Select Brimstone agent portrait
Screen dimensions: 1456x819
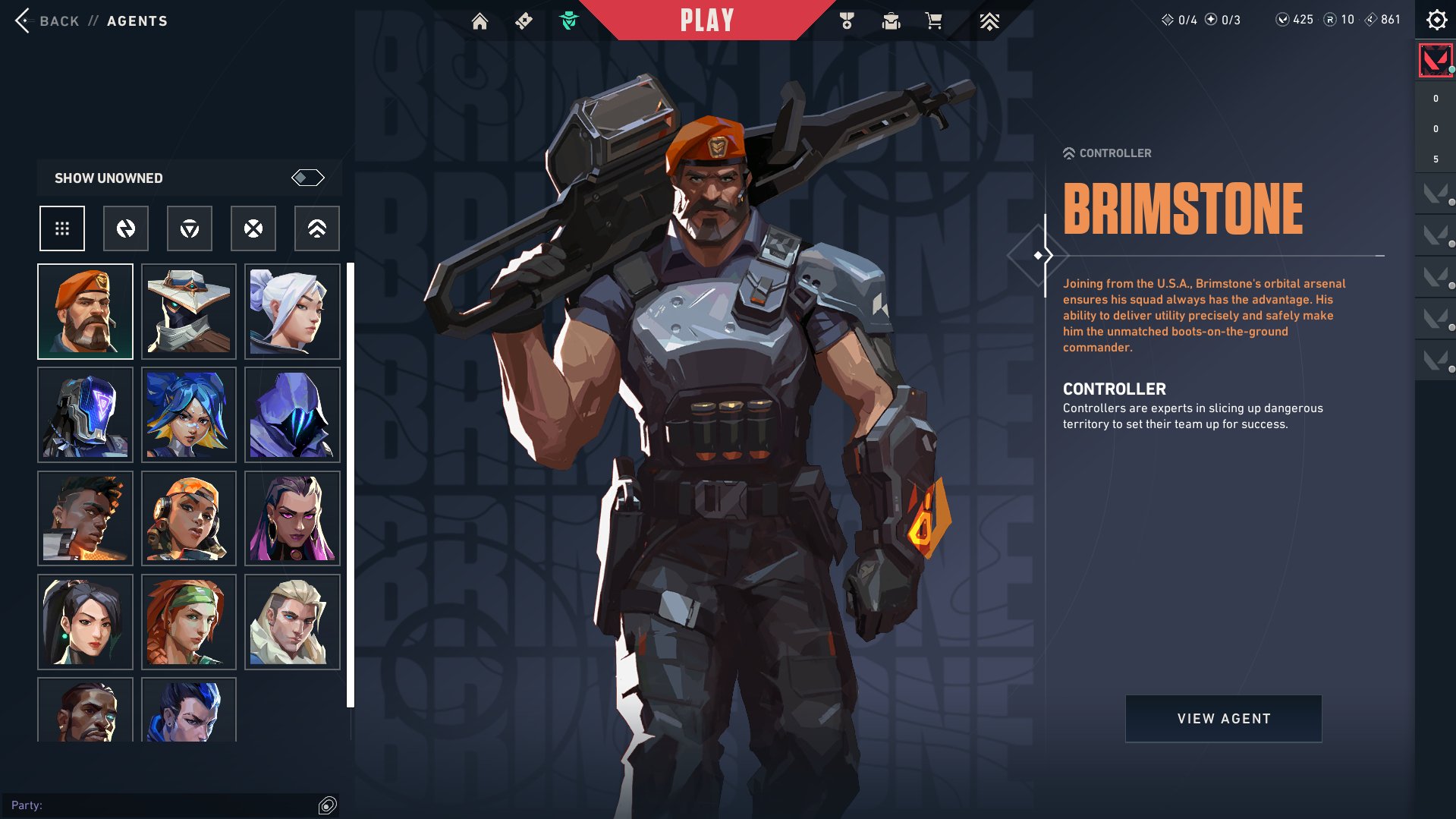[85, 311]
